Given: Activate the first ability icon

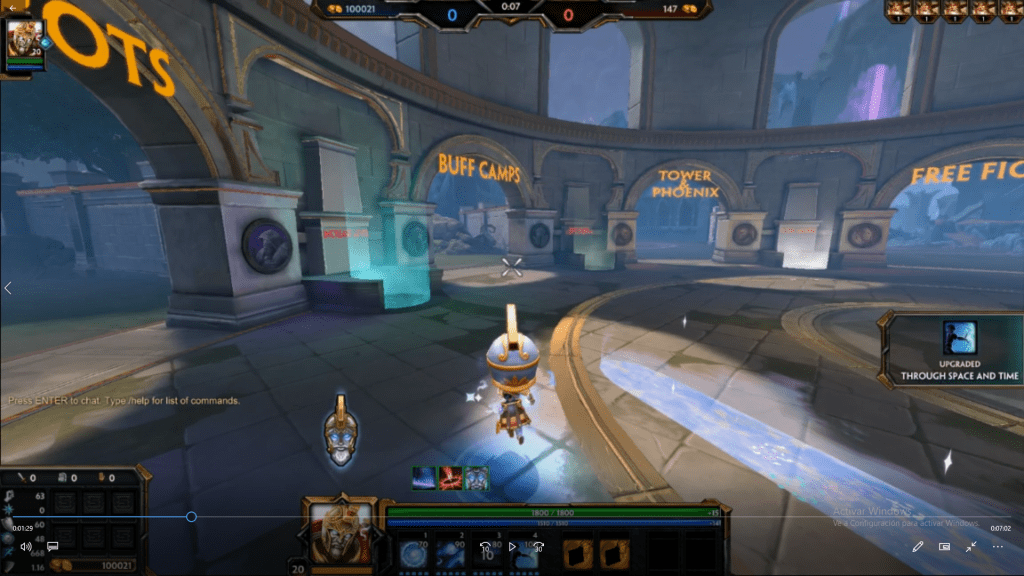Looking at the screenshot, I should click(x=414, y=553).
